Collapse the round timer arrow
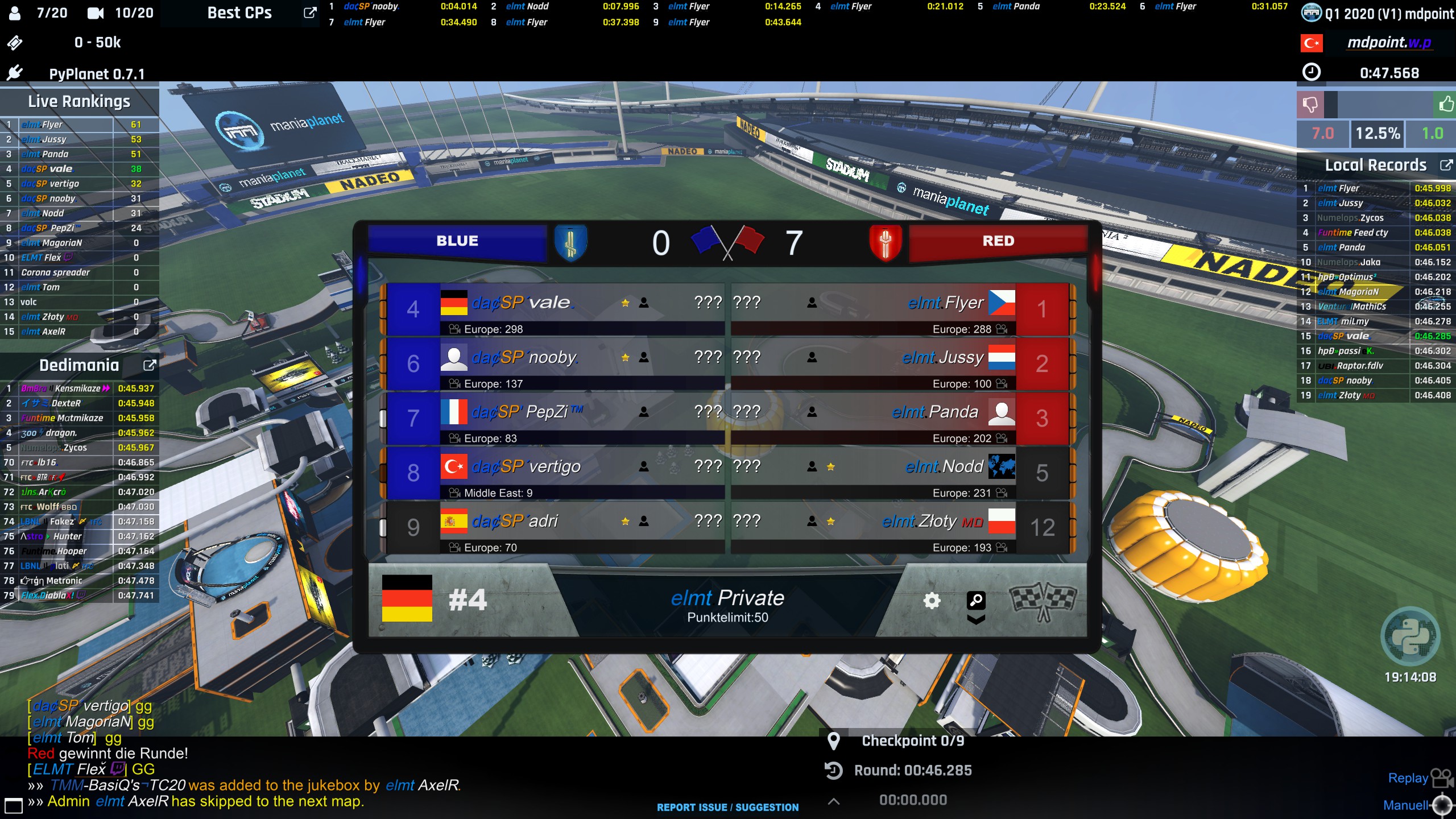1456x819 pixels. tap(834, 801)
